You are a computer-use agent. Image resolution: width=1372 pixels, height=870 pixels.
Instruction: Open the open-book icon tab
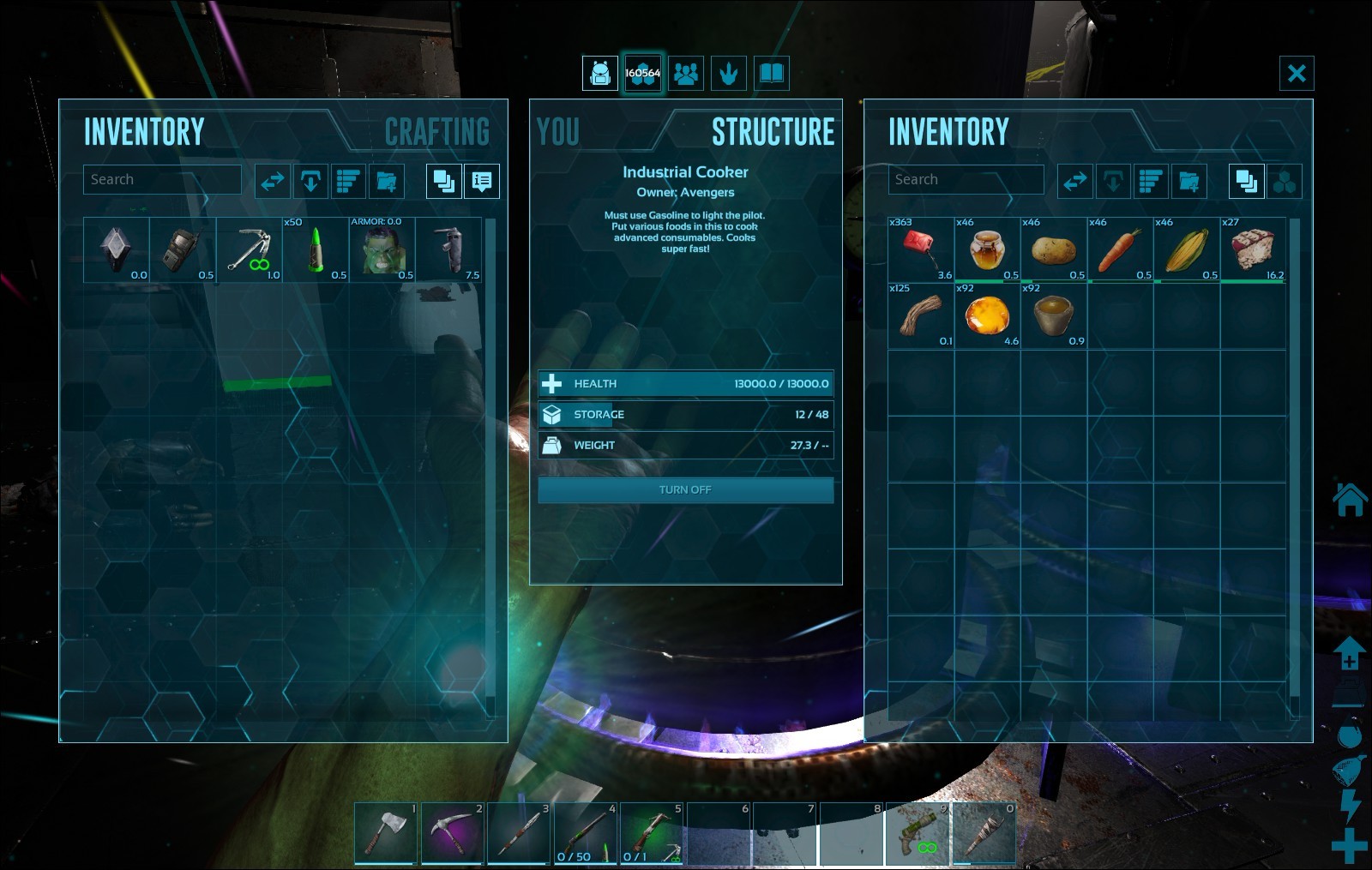point(771,74)
